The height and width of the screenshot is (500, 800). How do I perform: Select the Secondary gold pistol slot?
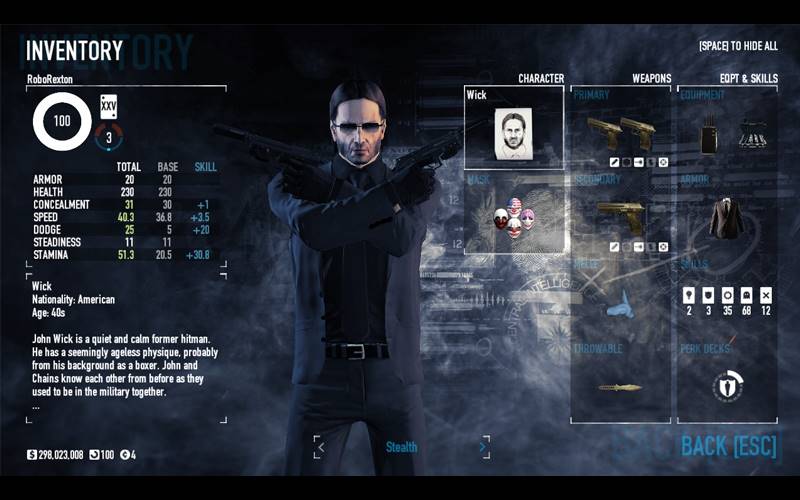[620, 213]
